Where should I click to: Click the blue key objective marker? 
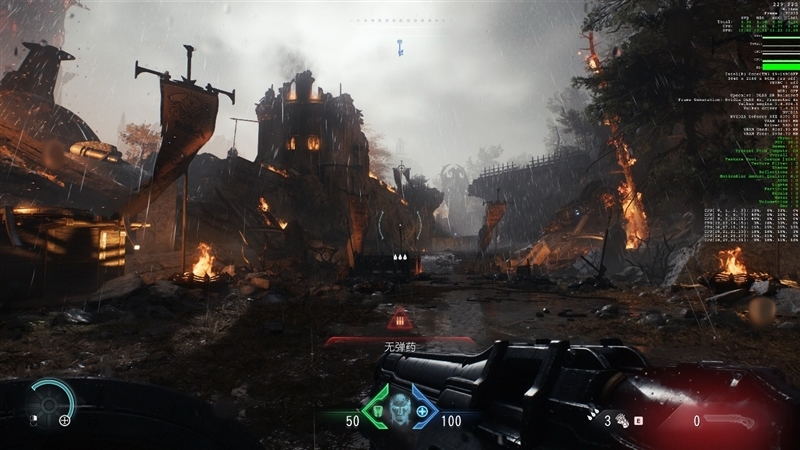coord(400,46)
